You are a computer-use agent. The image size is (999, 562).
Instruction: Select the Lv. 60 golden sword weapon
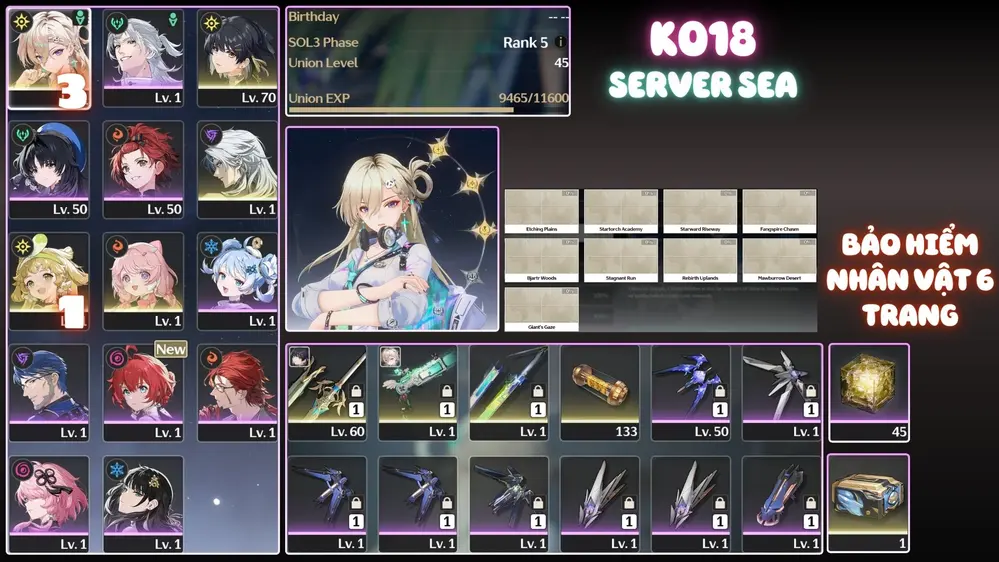327,392
